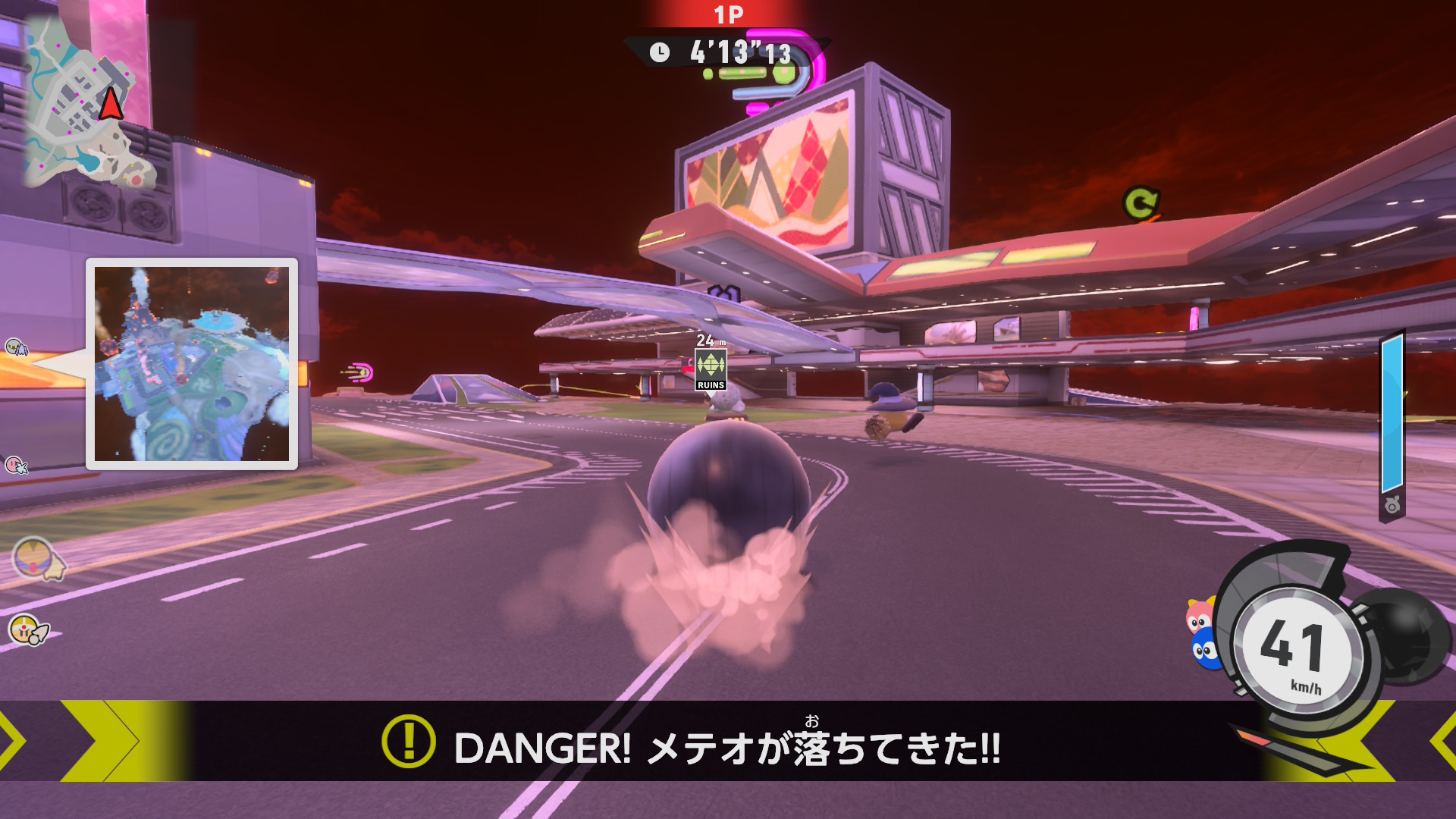Click the pink horned creature icon
Image resolution: width=1456 pixels, height=819 pixels.
click(x=1199, y=616)
